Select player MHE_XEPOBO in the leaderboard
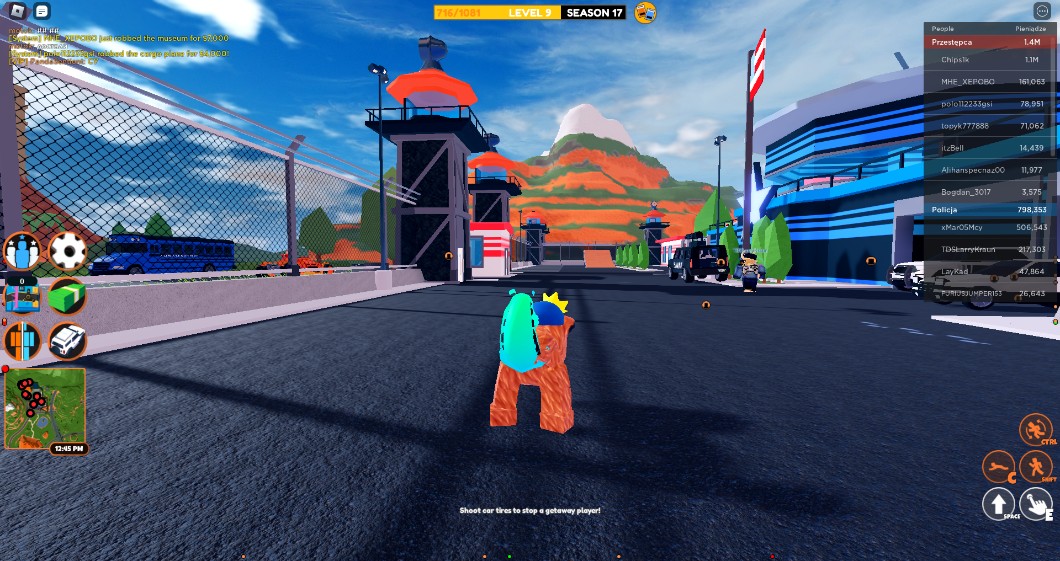1060x561 pixels. click(990, 81)
